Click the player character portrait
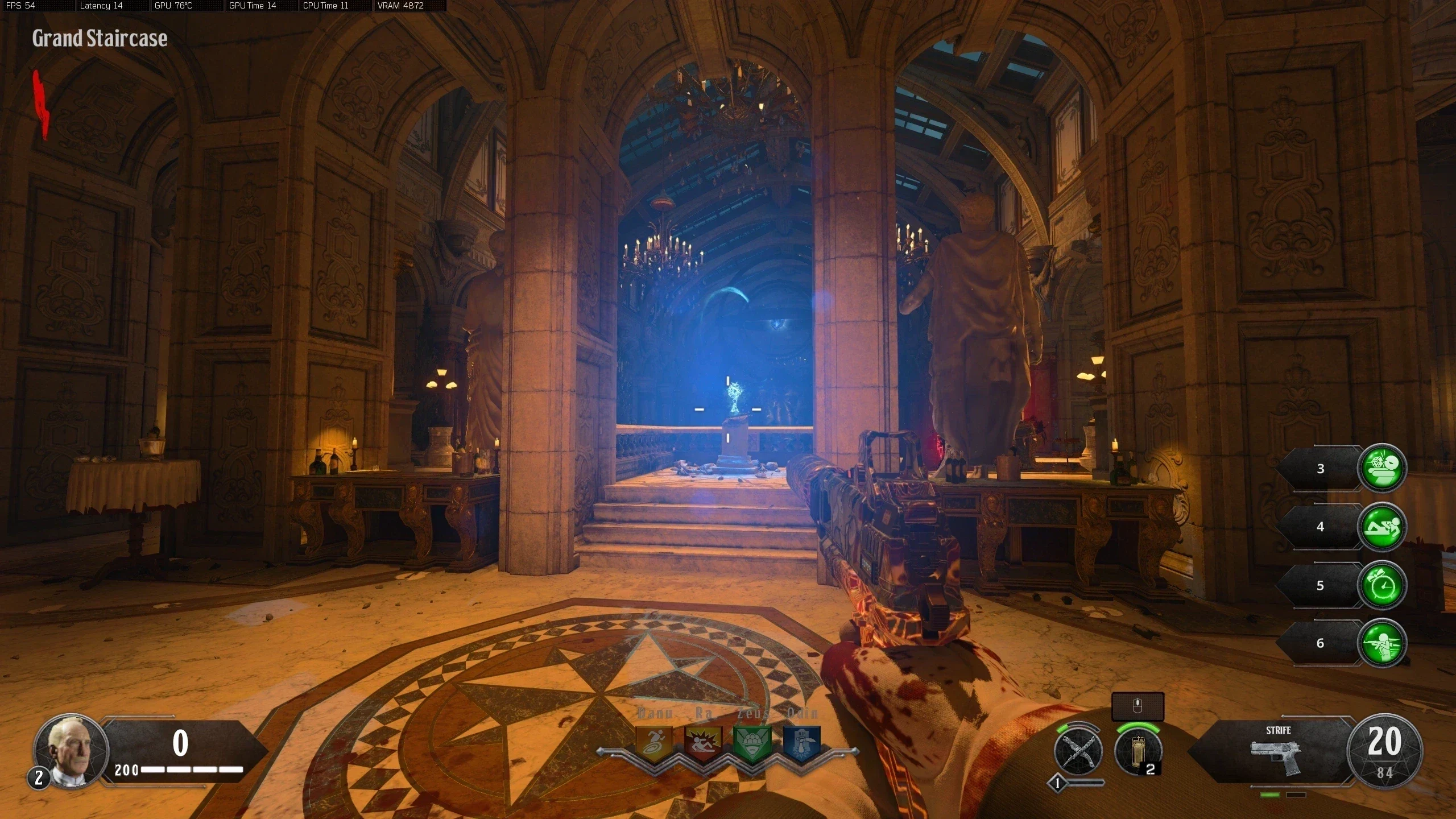Viewport: 1456px width, 819px height. pos(71,750)
